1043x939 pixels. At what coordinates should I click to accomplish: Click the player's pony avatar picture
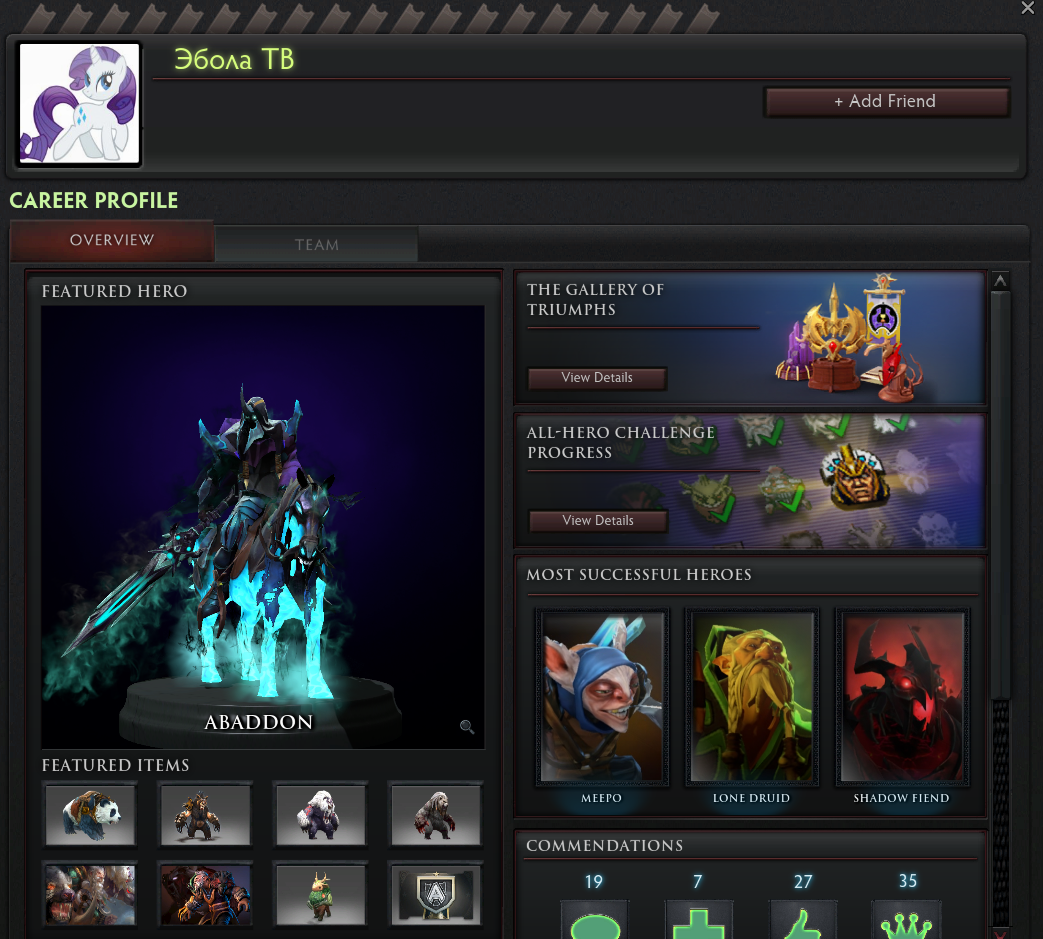click(x=79, y=104)
